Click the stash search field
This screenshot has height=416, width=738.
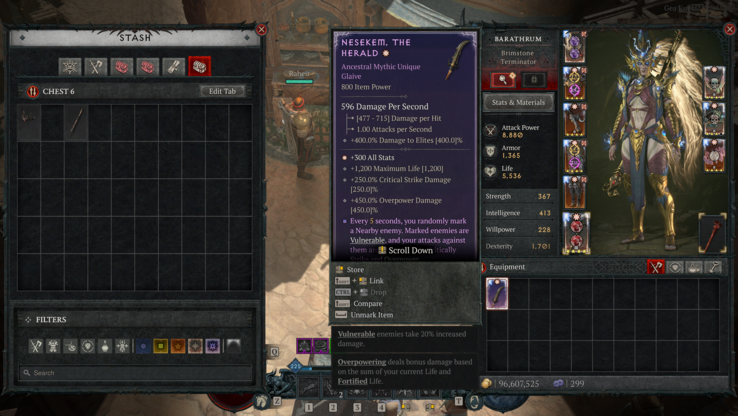coord(135,373)
